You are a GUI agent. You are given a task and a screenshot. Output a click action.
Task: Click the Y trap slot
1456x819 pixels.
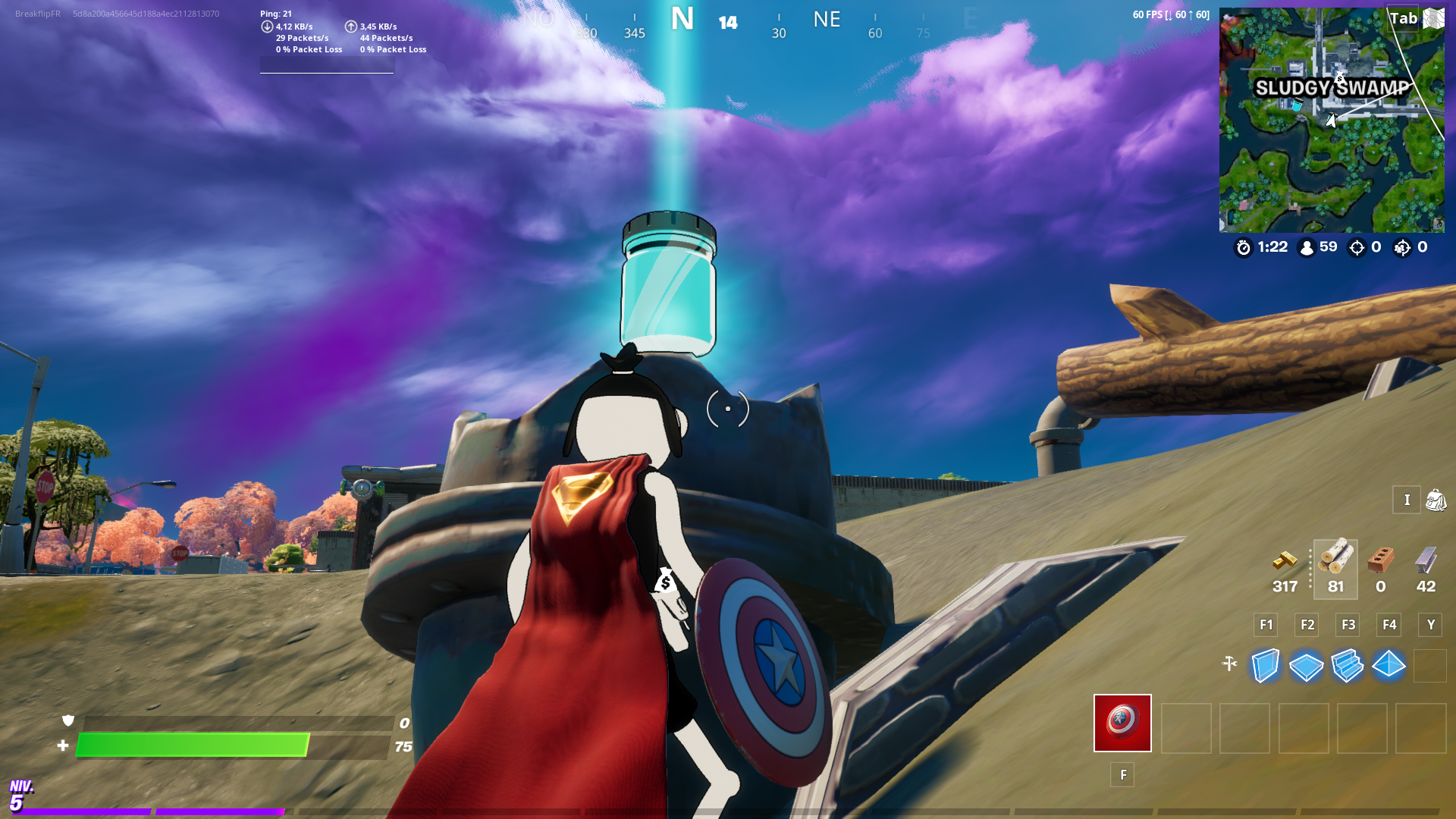pyautogui.click(x=1430, y=625)
